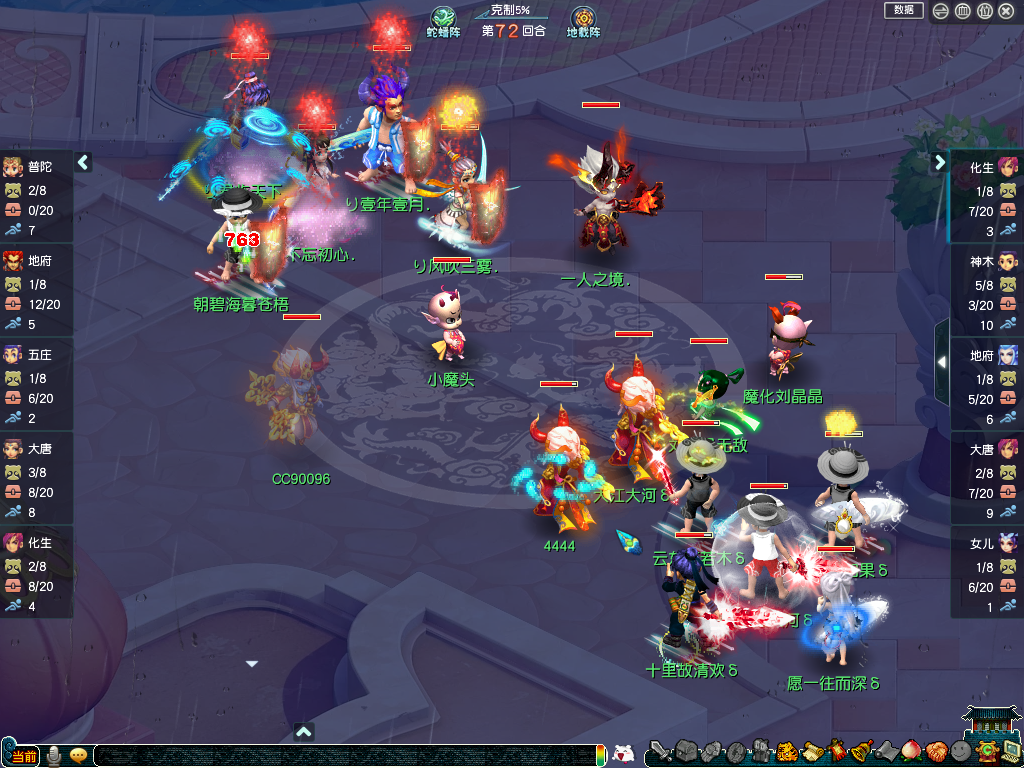Select the sword icon in the bottom toolbar
1024x768 pixels.
click(x=659, y=751)
